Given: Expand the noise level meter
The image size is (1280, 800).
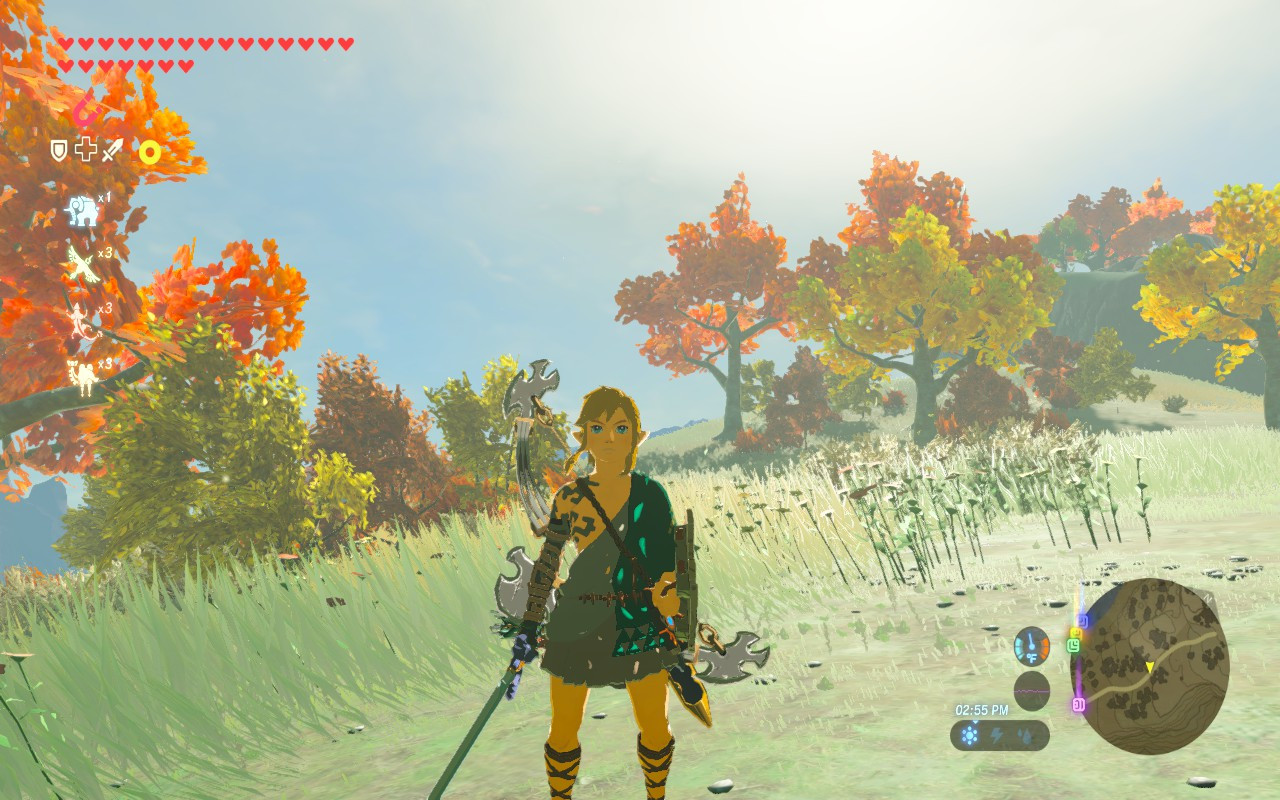Looking at the screenshot, I should pyautogui.click(x=1031, y=690).
